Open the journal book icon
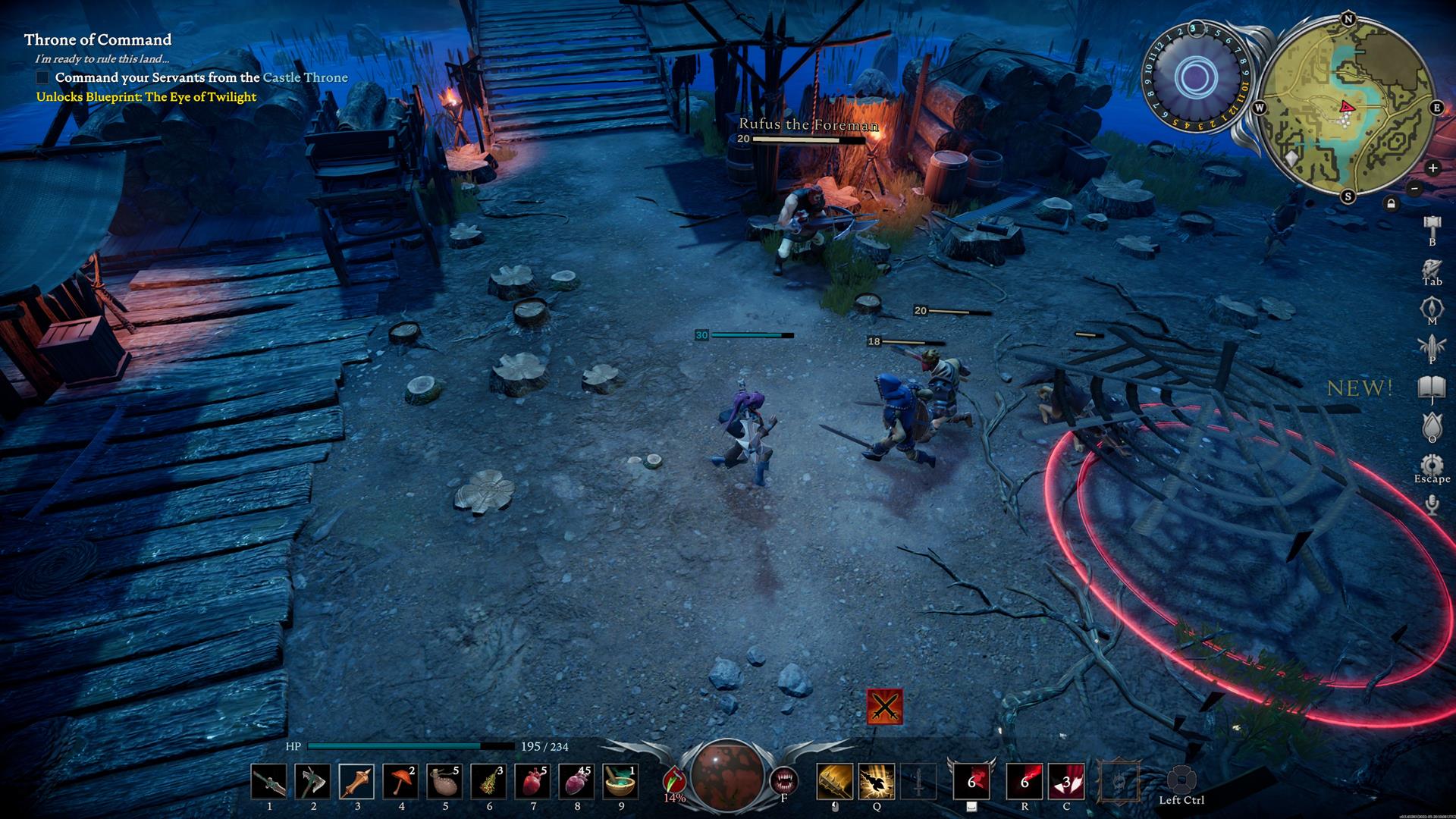 pos(1432,388)
